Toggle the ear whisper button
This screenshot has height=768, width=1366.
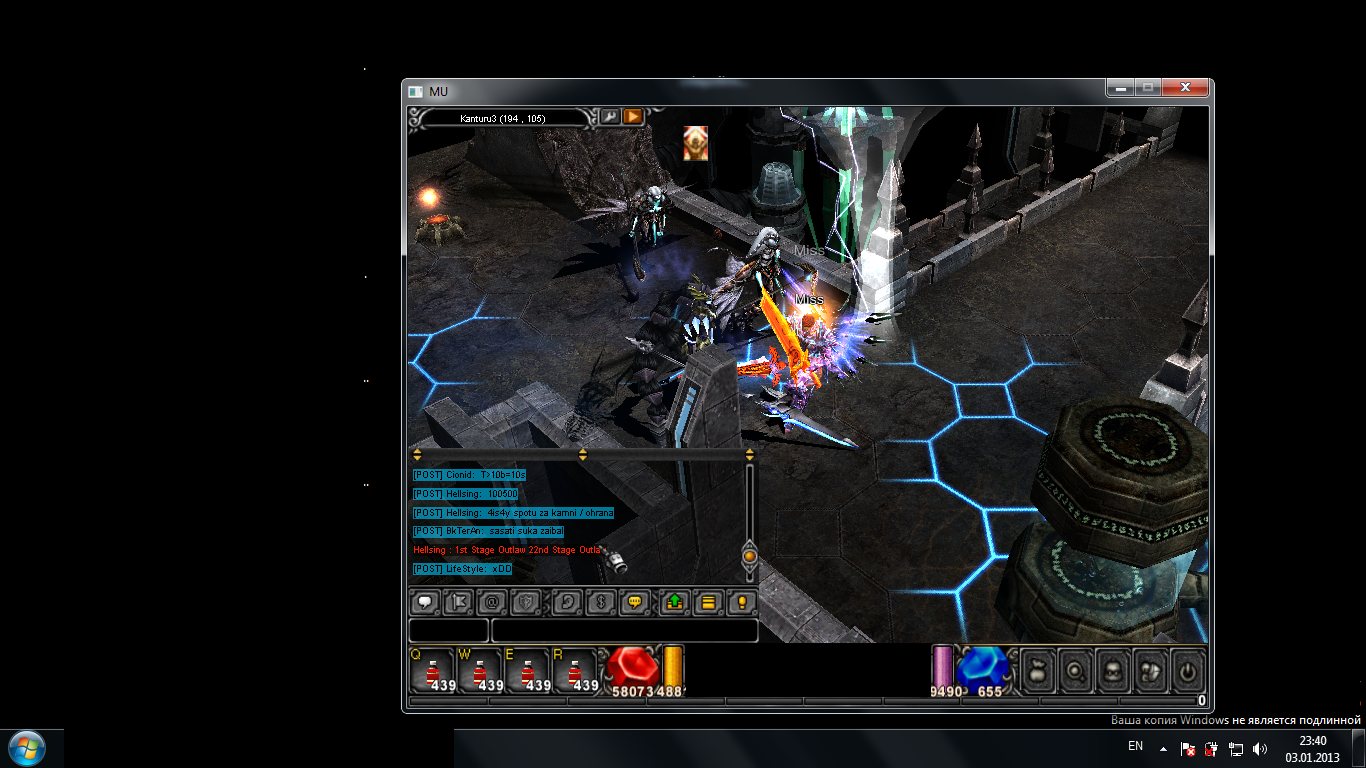click(x=567, y=602)
